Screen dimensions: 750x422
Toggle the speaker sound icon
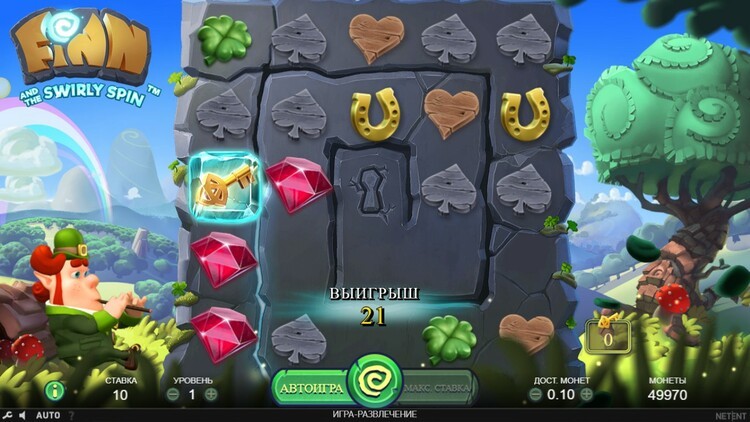pyautogui.click(x=23, y=415)
